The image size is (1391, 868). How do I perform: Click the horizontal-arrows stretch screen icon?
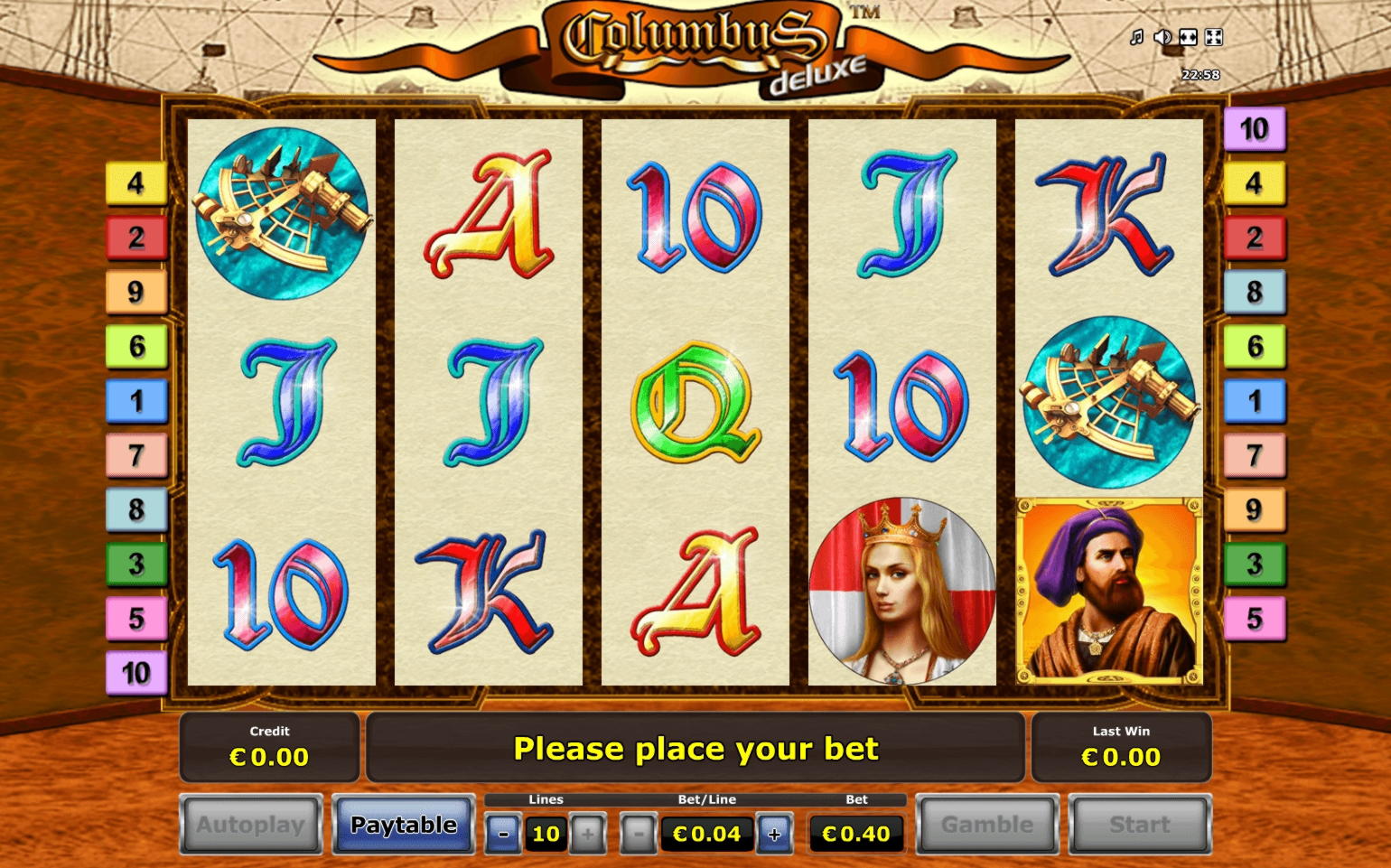point(1188,37)
